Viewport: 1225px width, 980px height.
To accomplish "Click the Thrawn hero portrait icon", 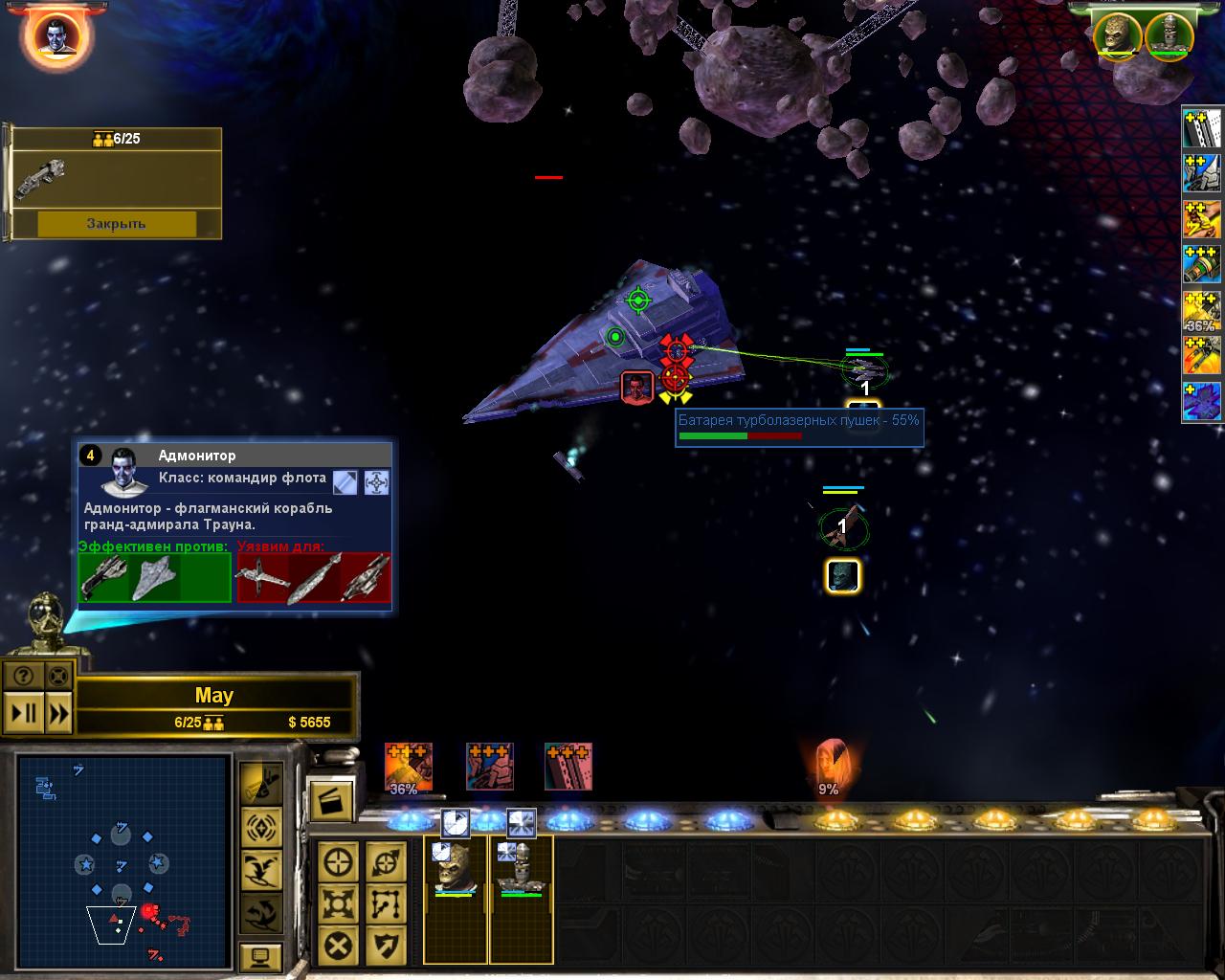I will tap(56, 34).
